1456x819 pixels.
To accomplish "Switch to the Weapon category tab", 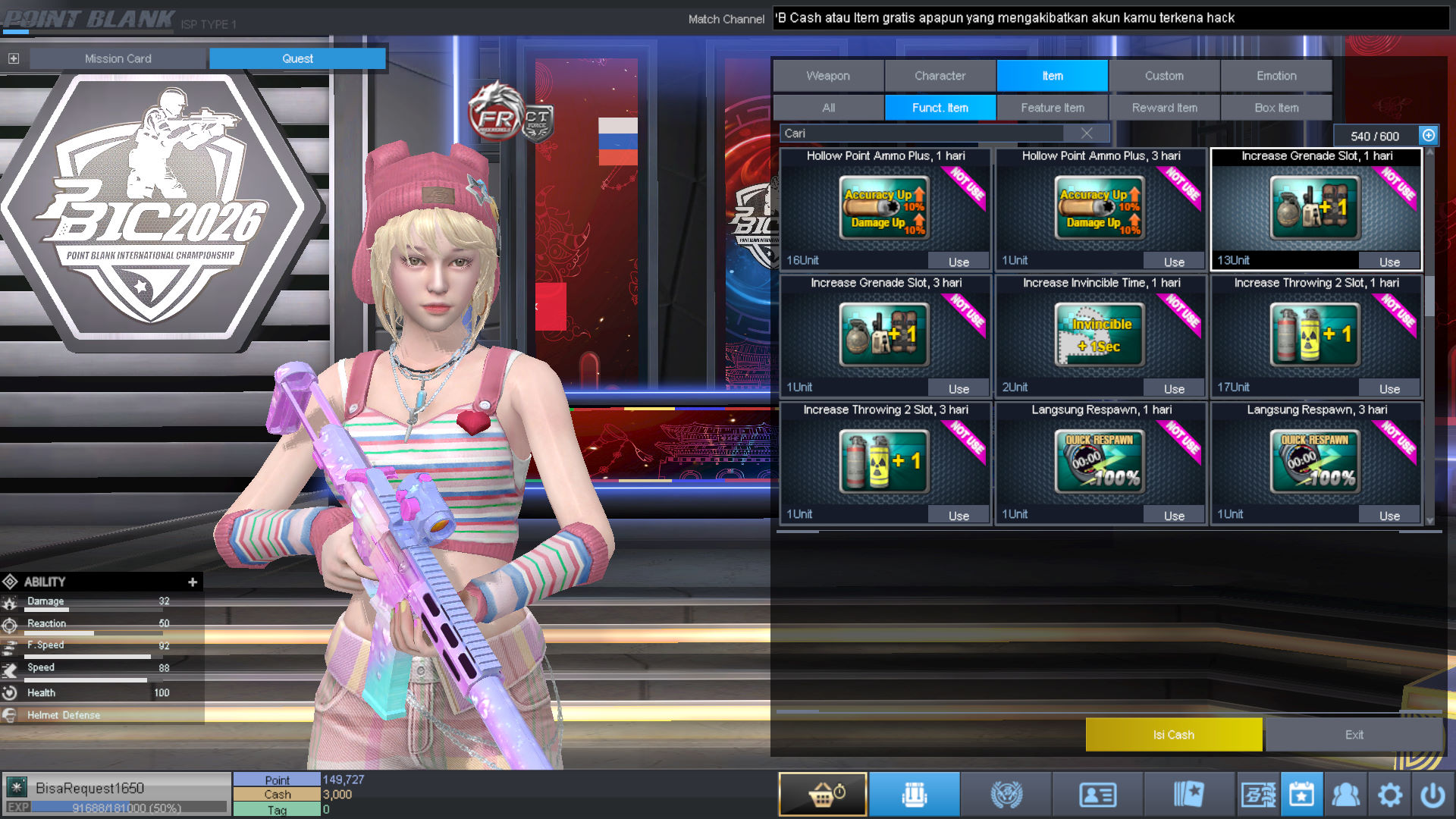I will [x=827, y=76].
